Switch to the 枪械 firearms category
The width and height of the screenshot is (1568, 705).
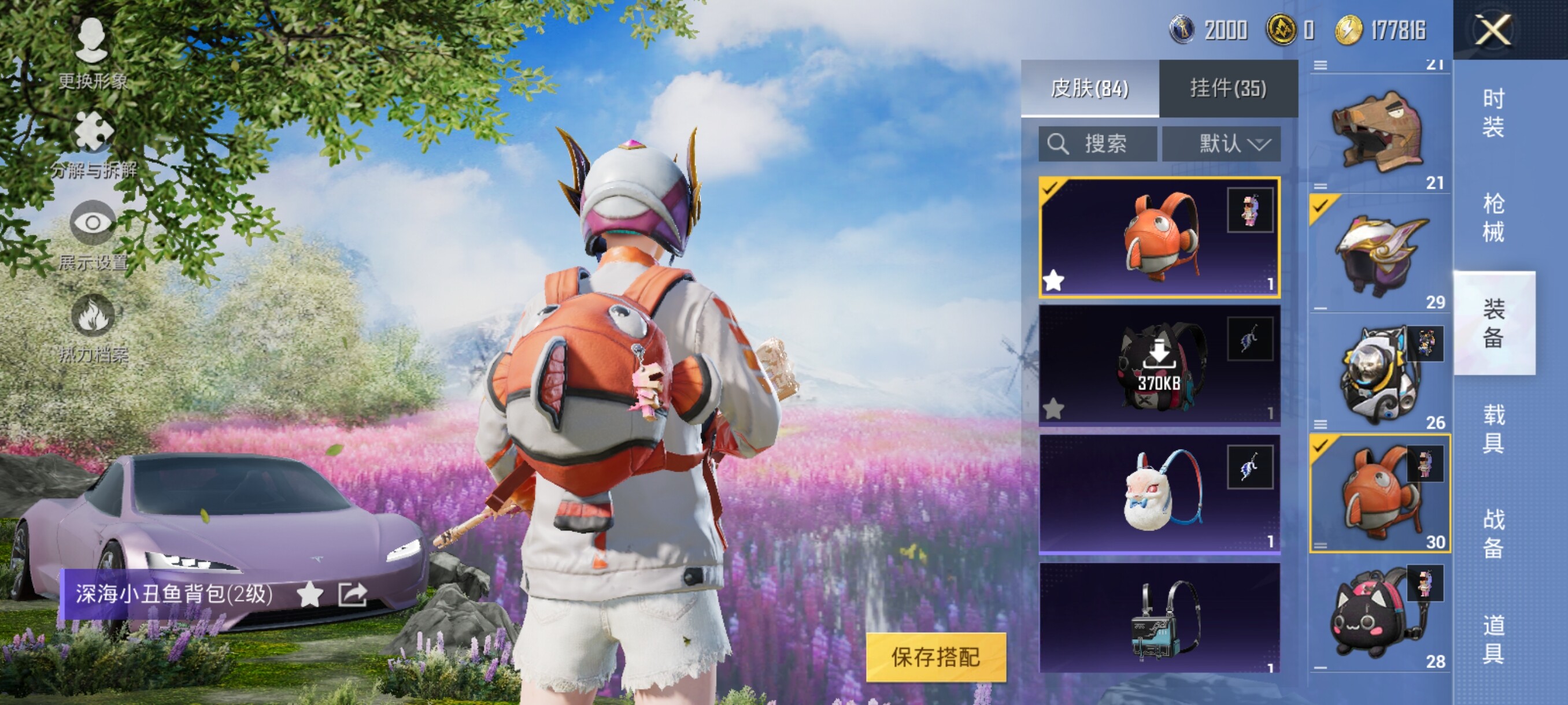[x=1493, y=217]
